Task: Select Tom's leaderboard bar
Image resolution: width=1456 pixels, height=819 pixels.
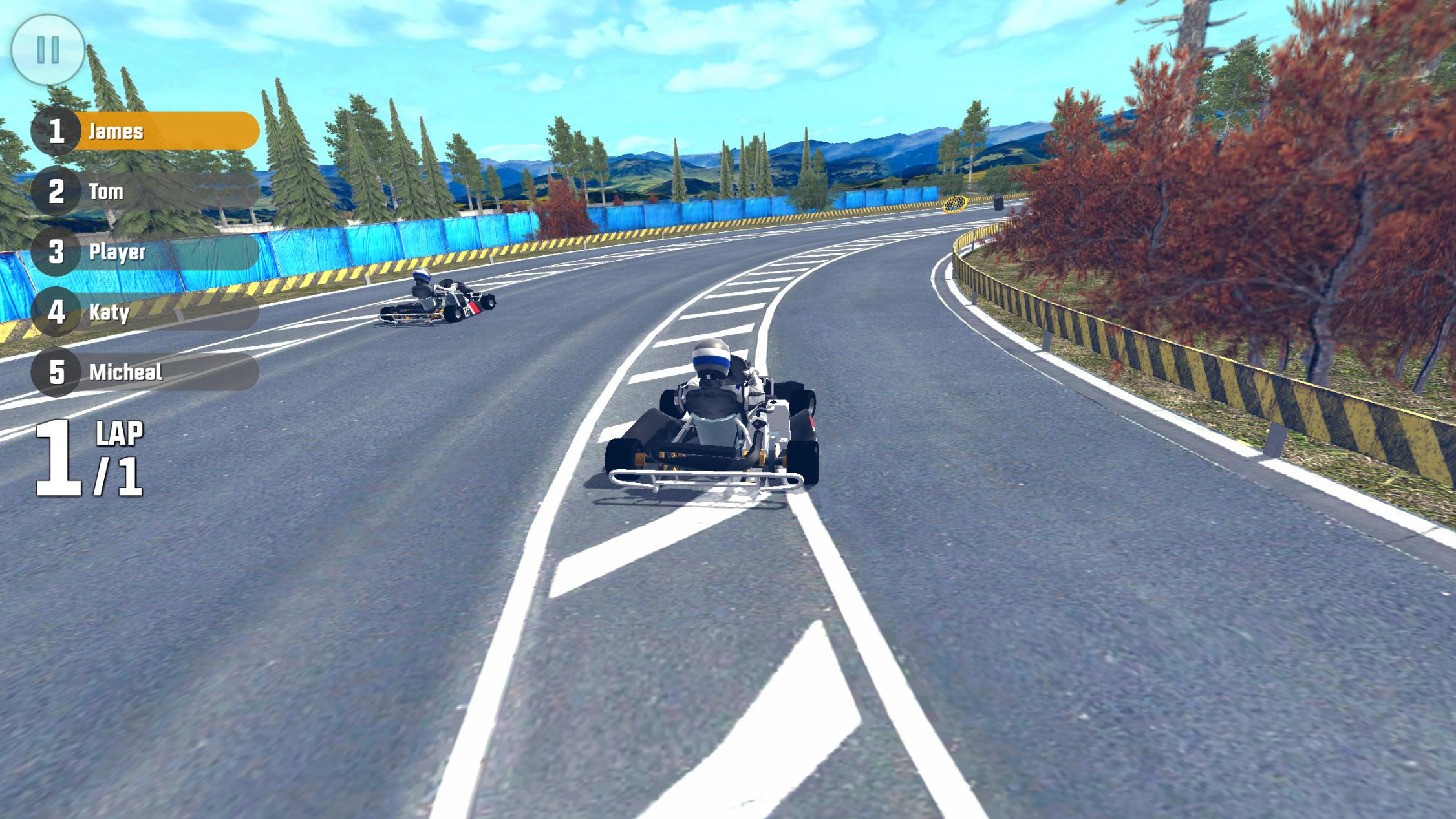Action: tap(162, 192)
